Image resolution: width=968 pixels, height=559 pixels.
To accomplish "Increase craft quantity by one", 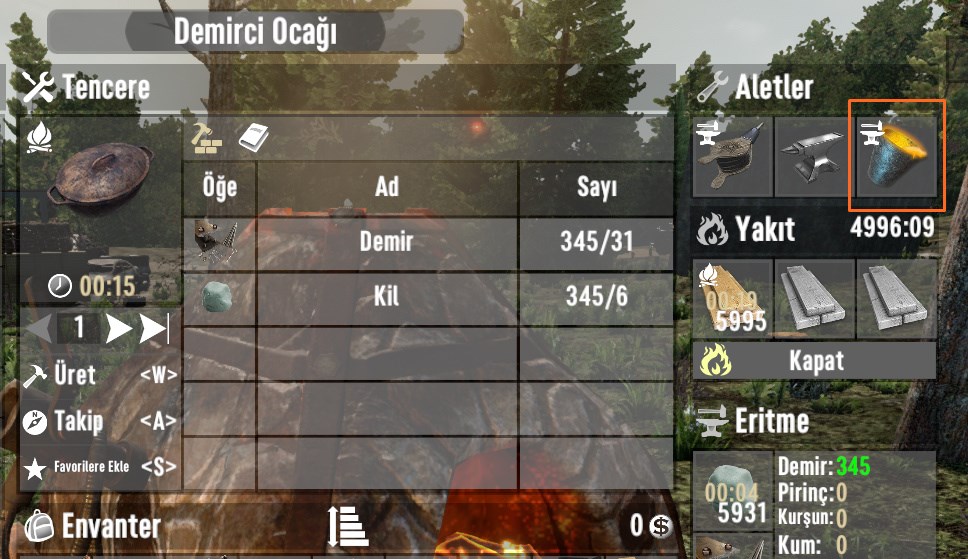I will pos(119,328).
